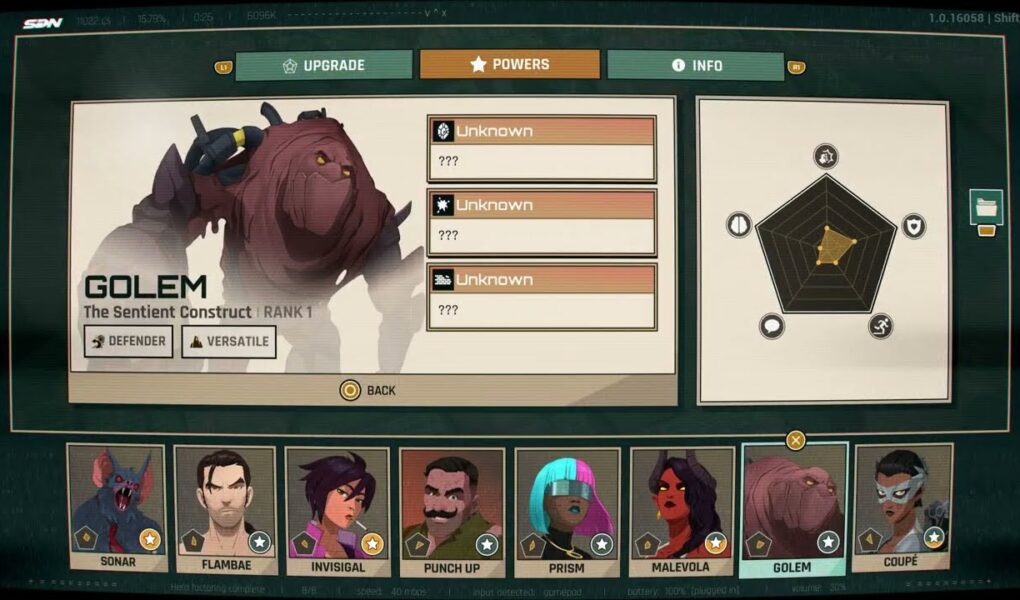
Task: Choose the Prism hero card
Action: (x=566, y=510)
